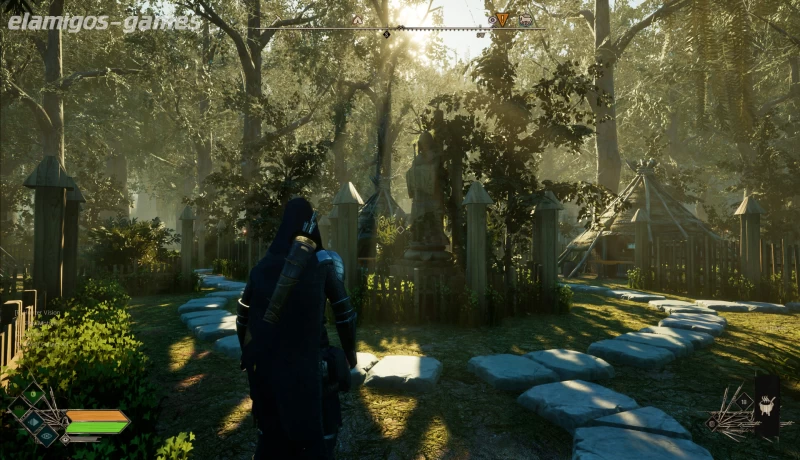The image size is (800, 460).
Task: Click the orange exclamation quest marker on compass
Action: pyautogui.click(x=502, y=19)
